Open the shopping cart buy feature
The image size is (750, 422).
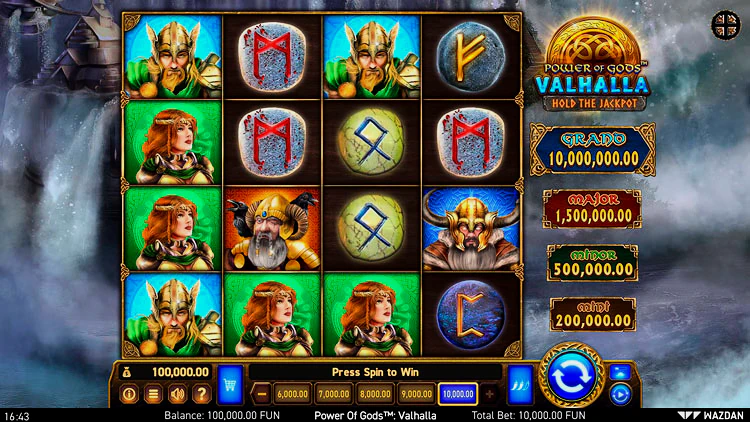pyautogui.click(x=230, y=383)
